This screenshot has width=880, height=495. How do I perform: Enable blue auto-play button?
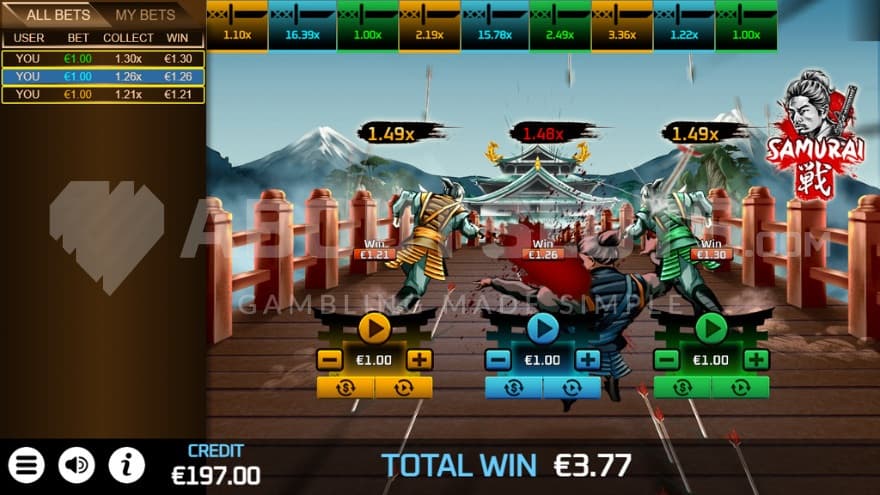tap(572, 387)
